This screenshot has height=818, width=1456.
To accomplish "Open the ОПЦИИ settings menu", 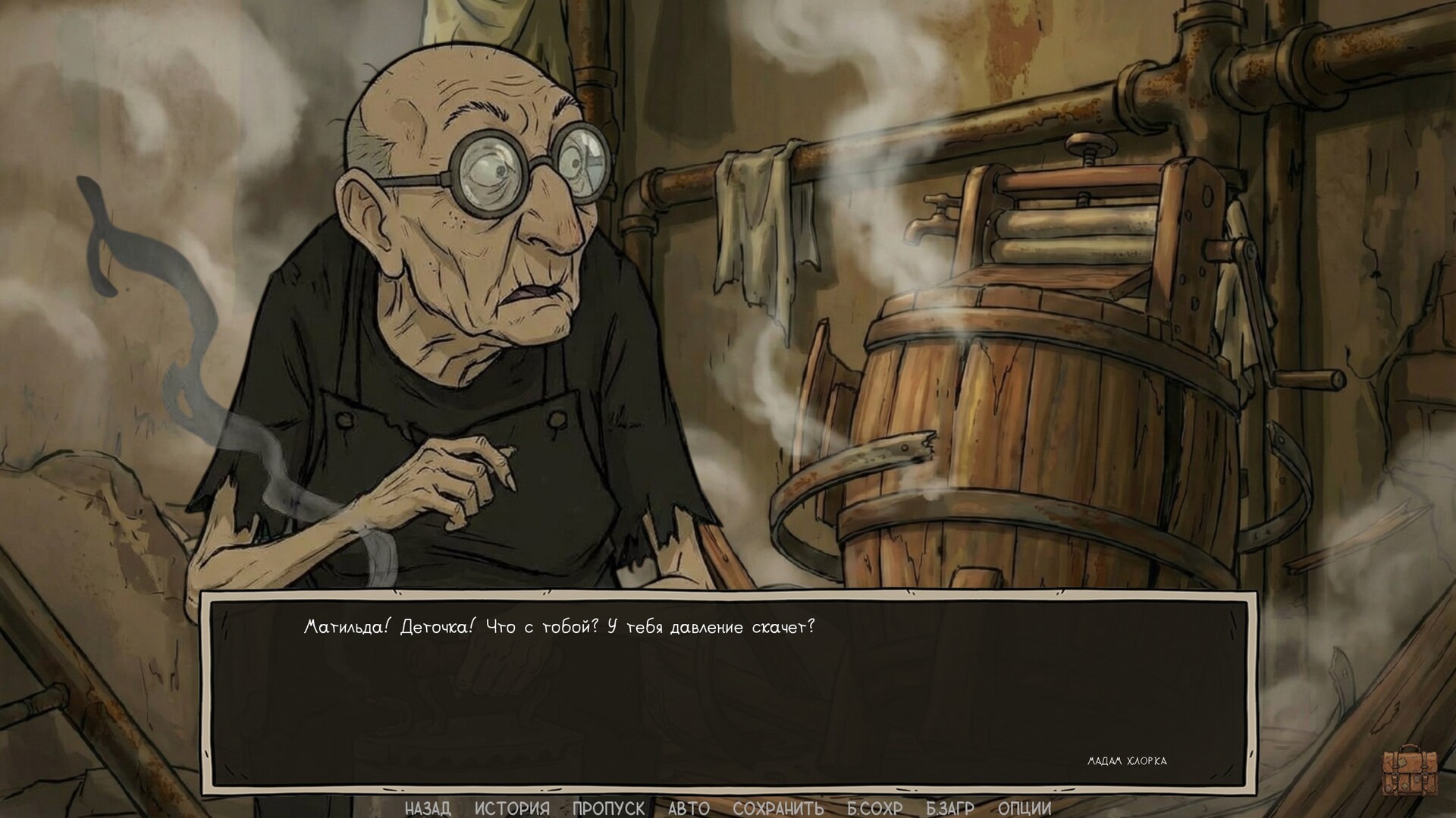I will (x=1025, y=808).
